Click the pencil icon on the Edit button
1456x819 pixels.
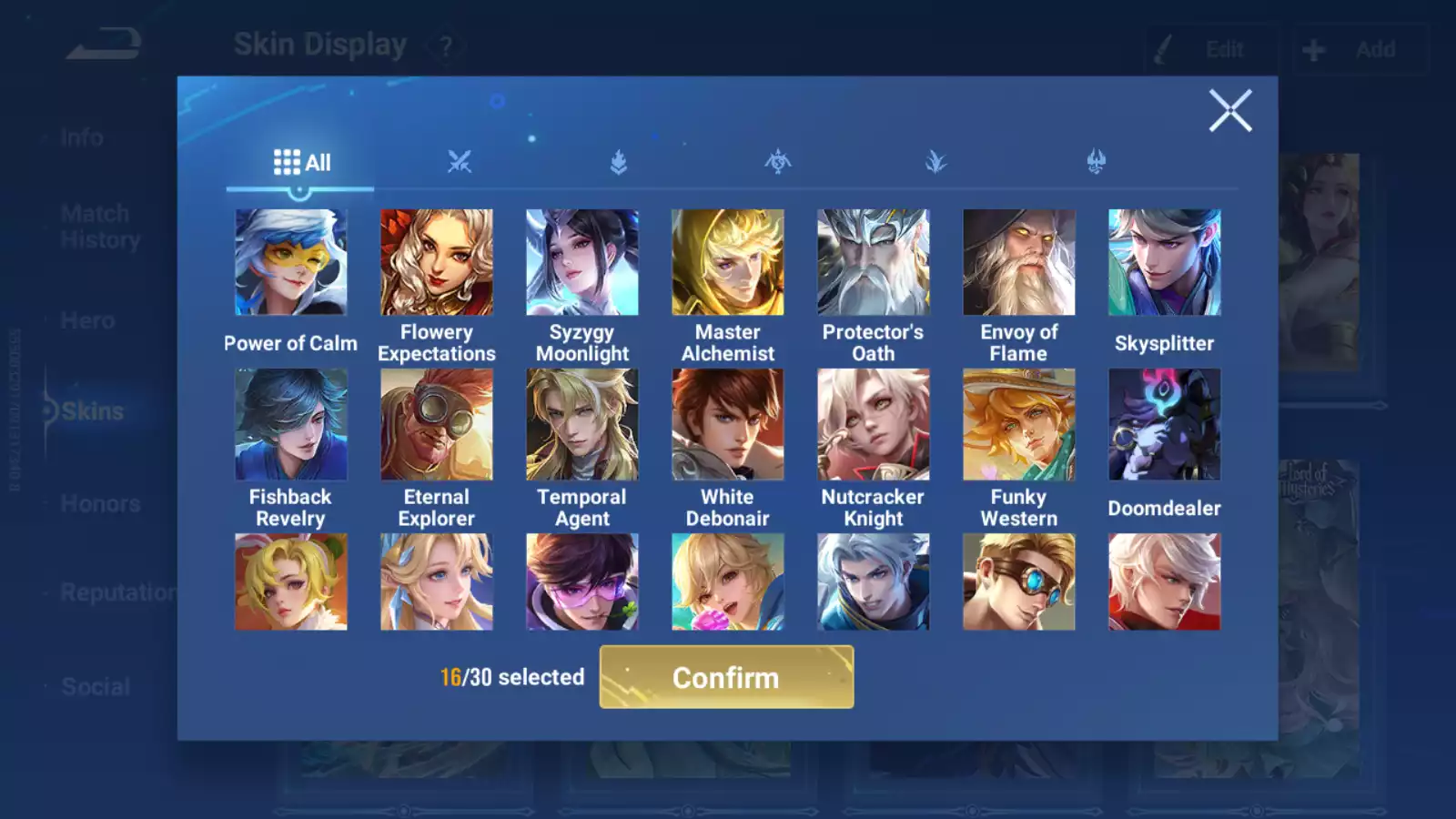(1163, 48)
